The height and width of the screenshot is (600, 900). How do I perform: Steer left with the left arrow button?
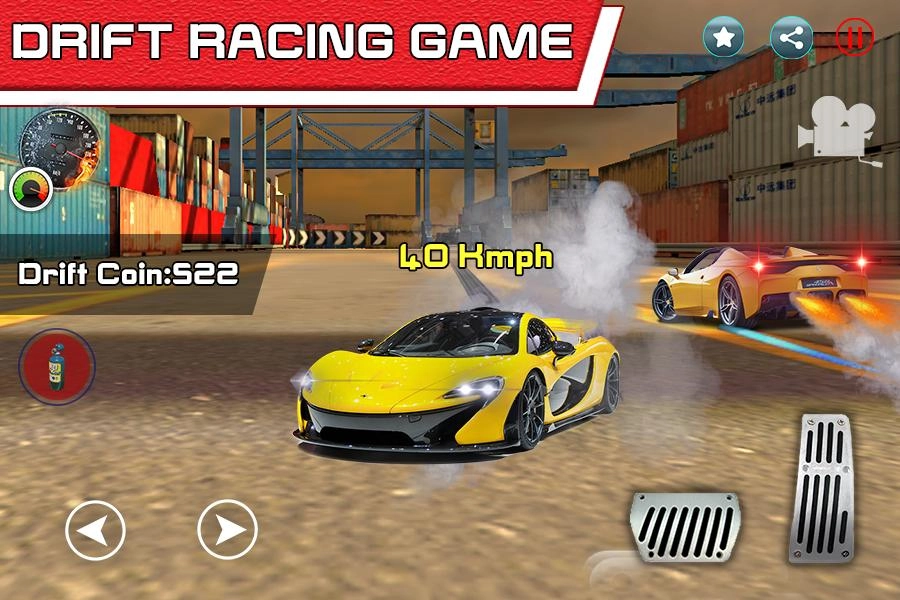pos(95,529)
